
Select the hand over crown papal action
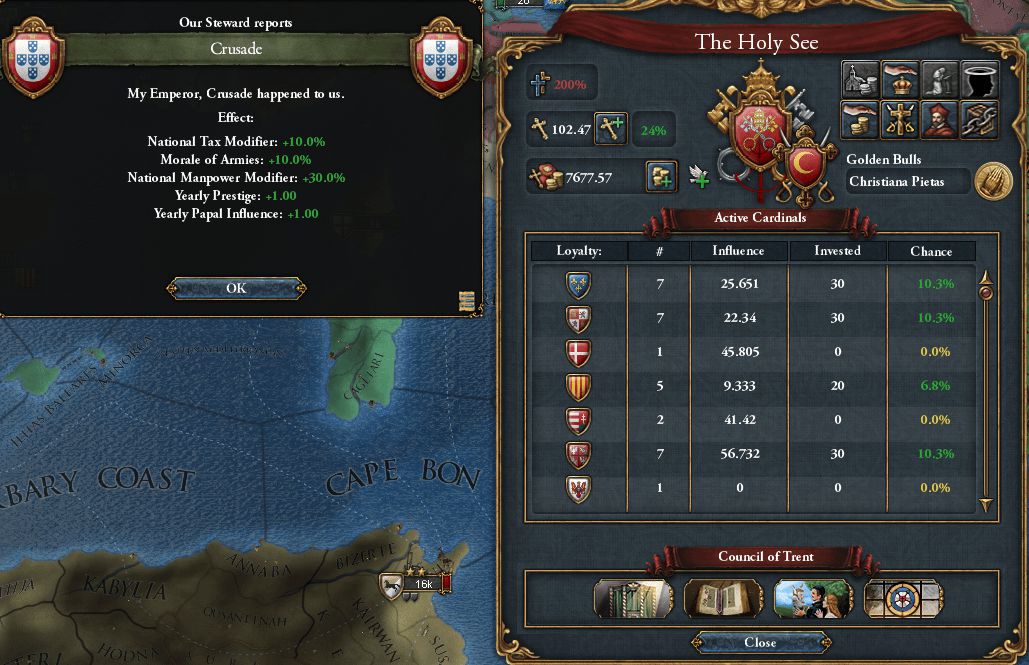pyautogui.click(x=901, y=80)
